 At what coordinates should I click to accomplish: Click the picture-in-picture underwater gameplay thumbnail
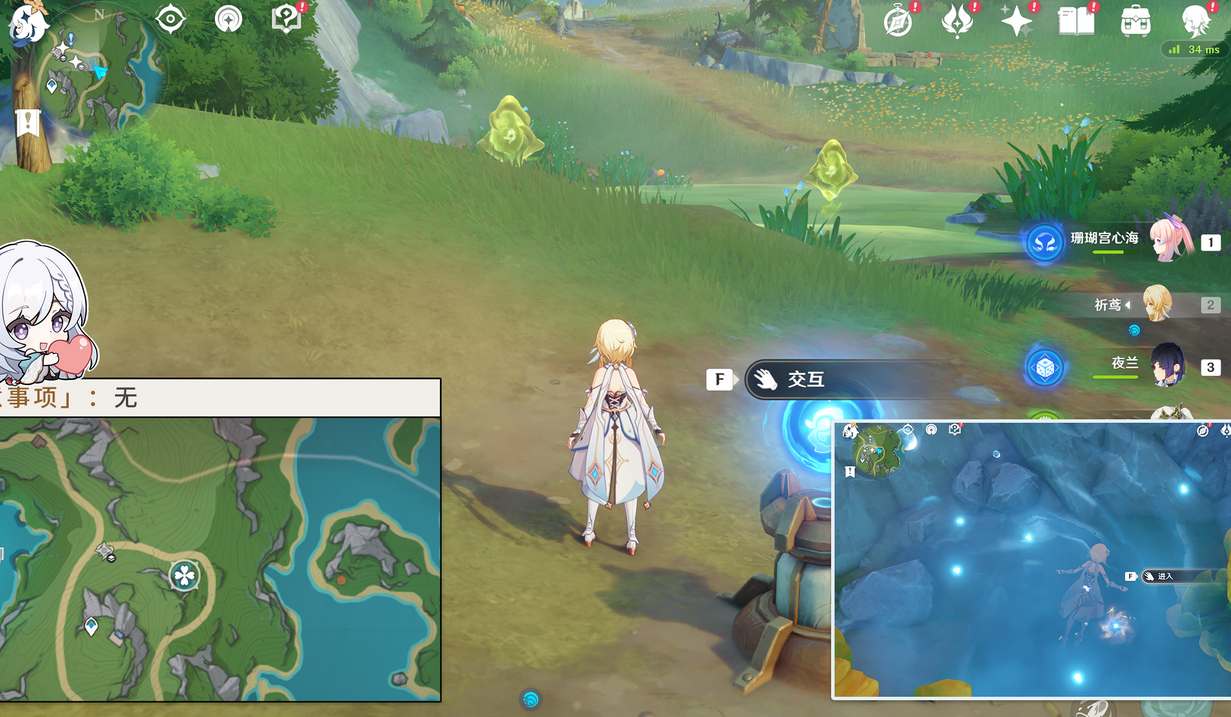coord(1031,558)
